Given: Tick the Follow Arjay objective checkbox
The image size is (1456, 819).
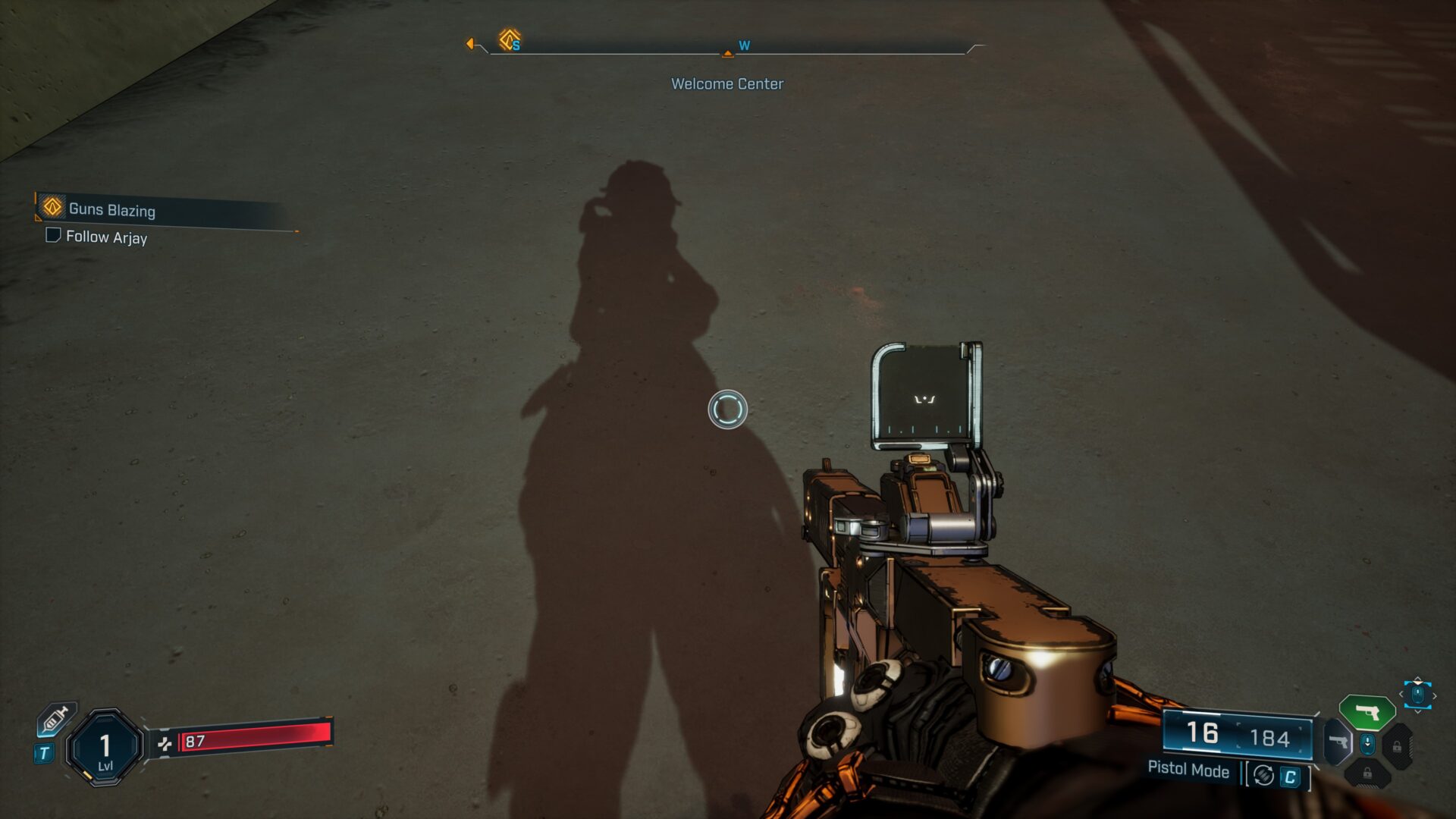Looking at the screenshot, I should coord(53,235).
